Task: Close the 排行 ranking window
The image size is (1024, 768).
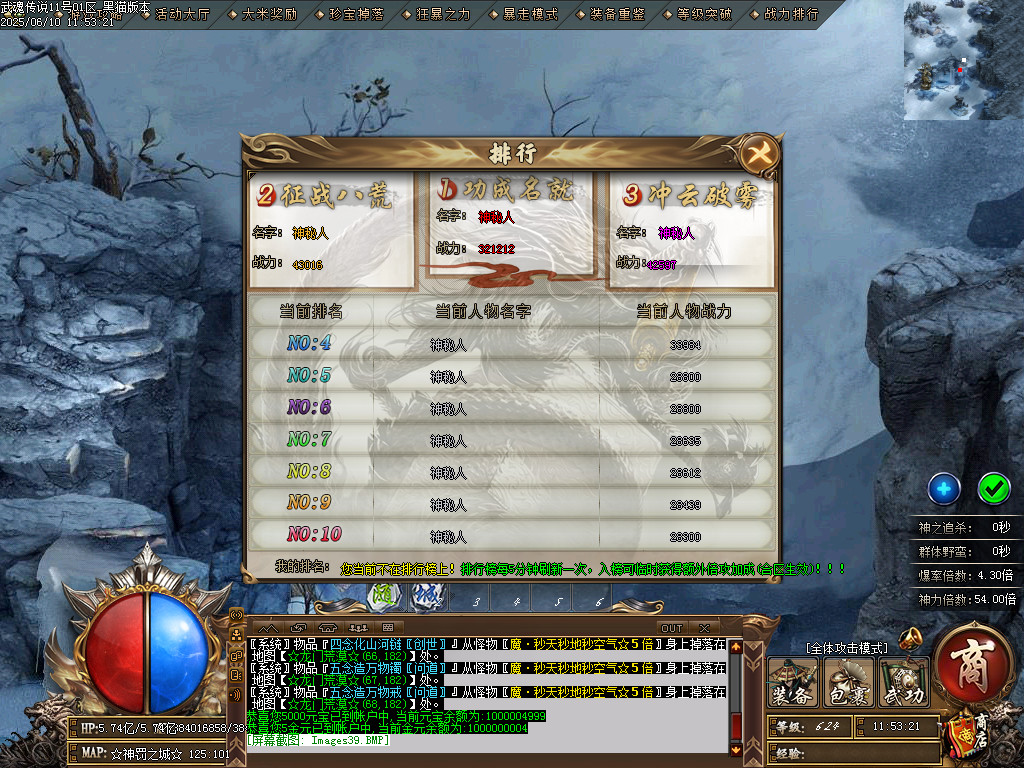Action: pos(759,153)
